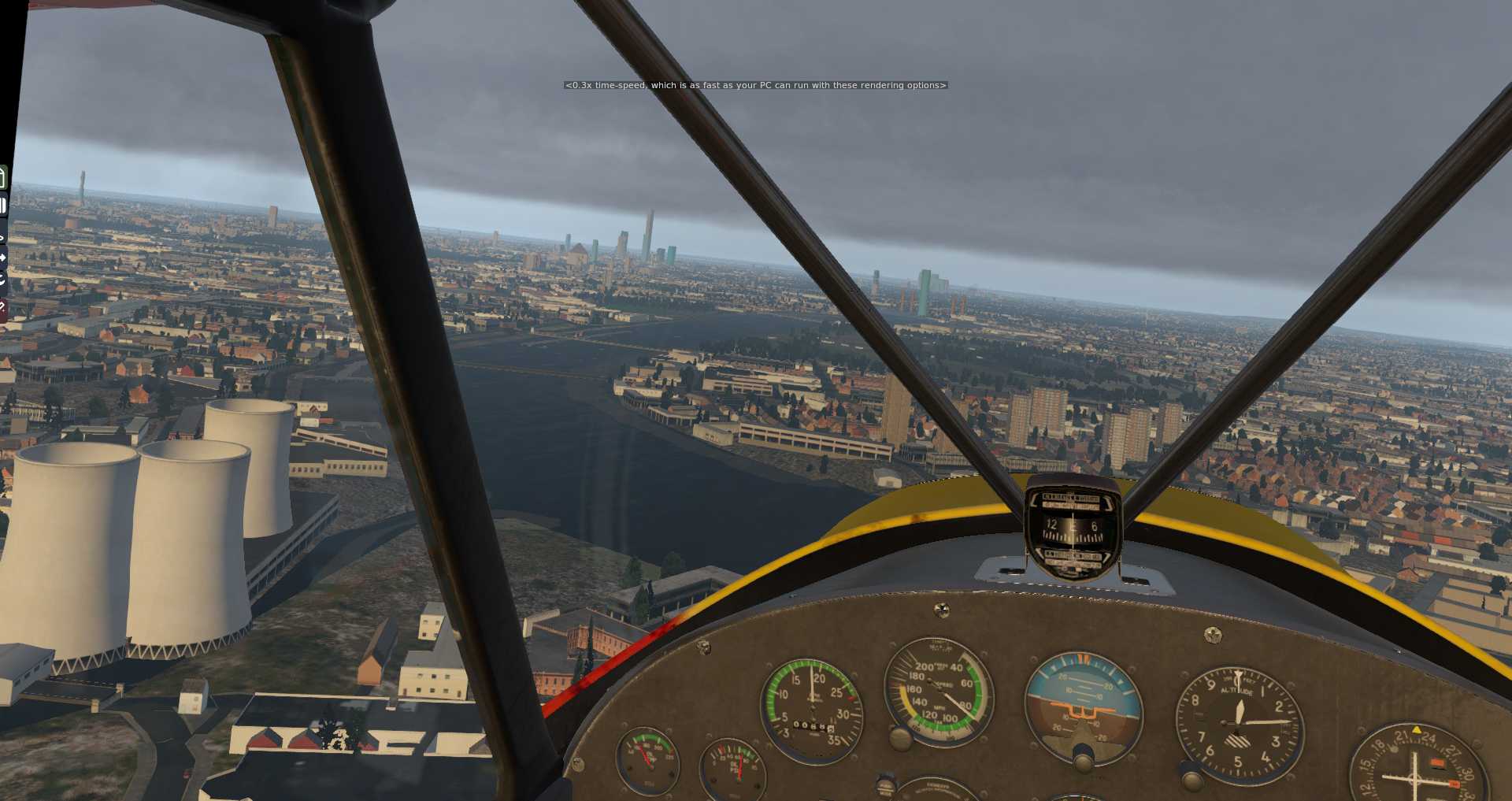Pause using the sidebar pause button
Screen dimensions: 1512x801
pyautogui.click(x=3, y=206)
